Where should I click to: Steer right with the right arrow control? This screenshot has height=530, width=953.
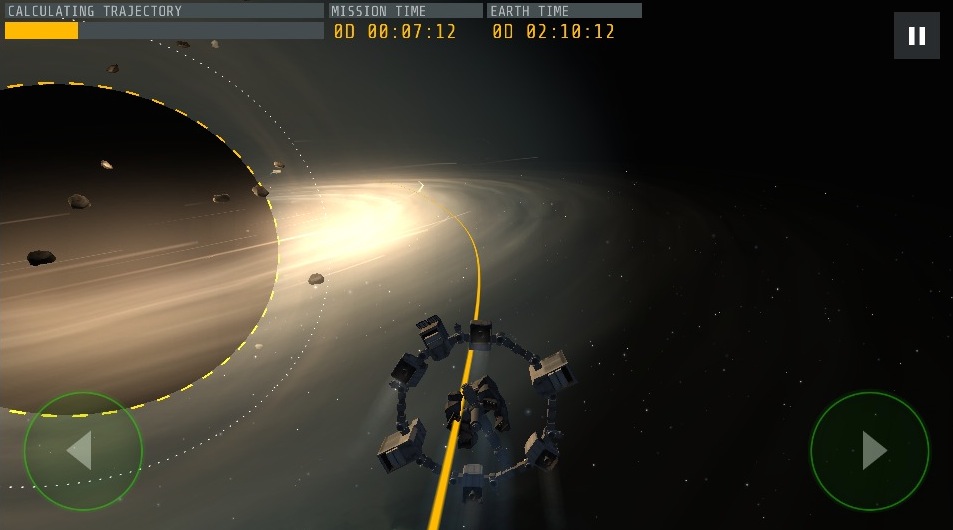(x=870, y=451)
